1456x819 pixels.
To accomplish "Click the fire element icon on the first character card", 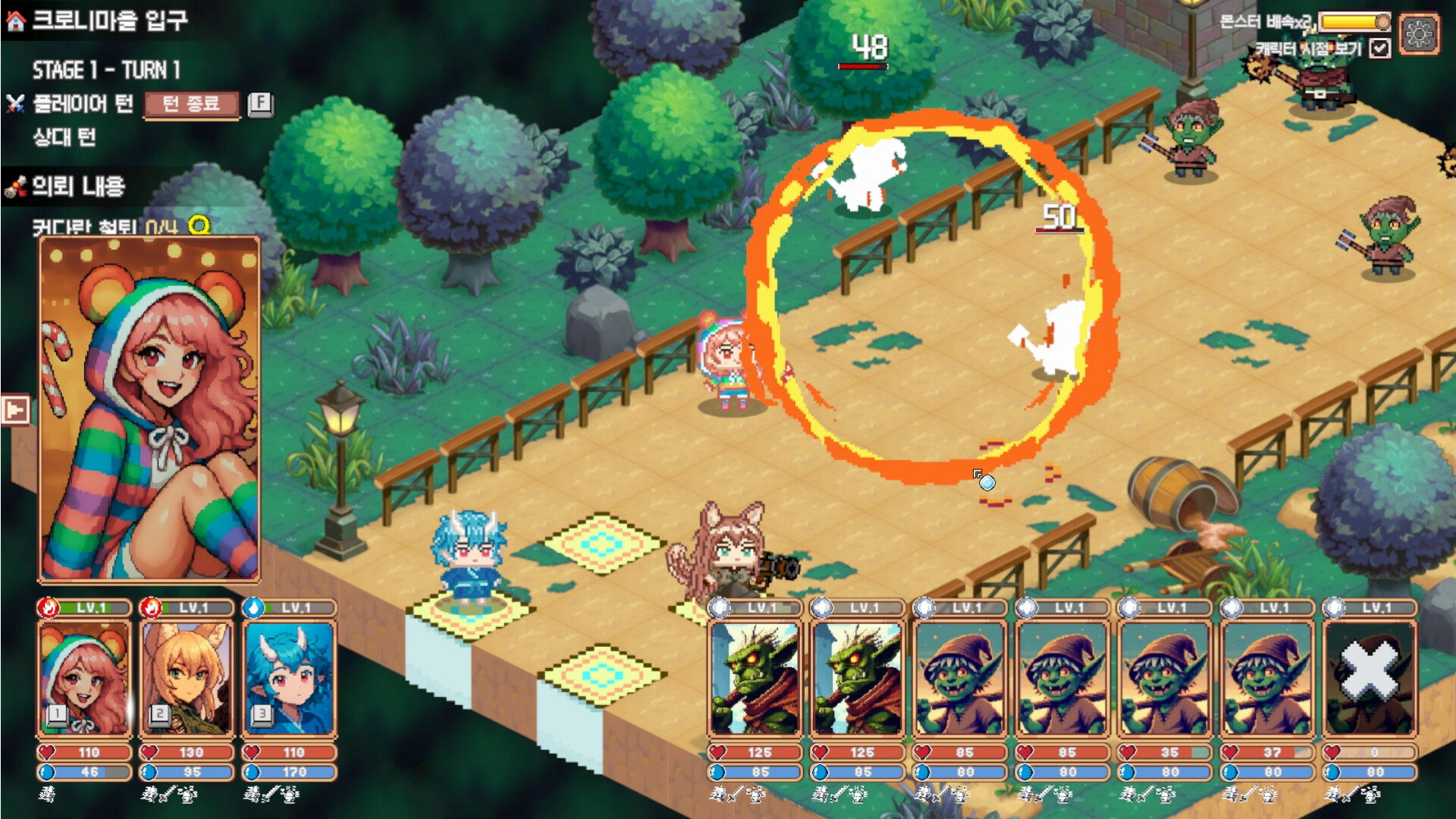I will click(49, 607).
